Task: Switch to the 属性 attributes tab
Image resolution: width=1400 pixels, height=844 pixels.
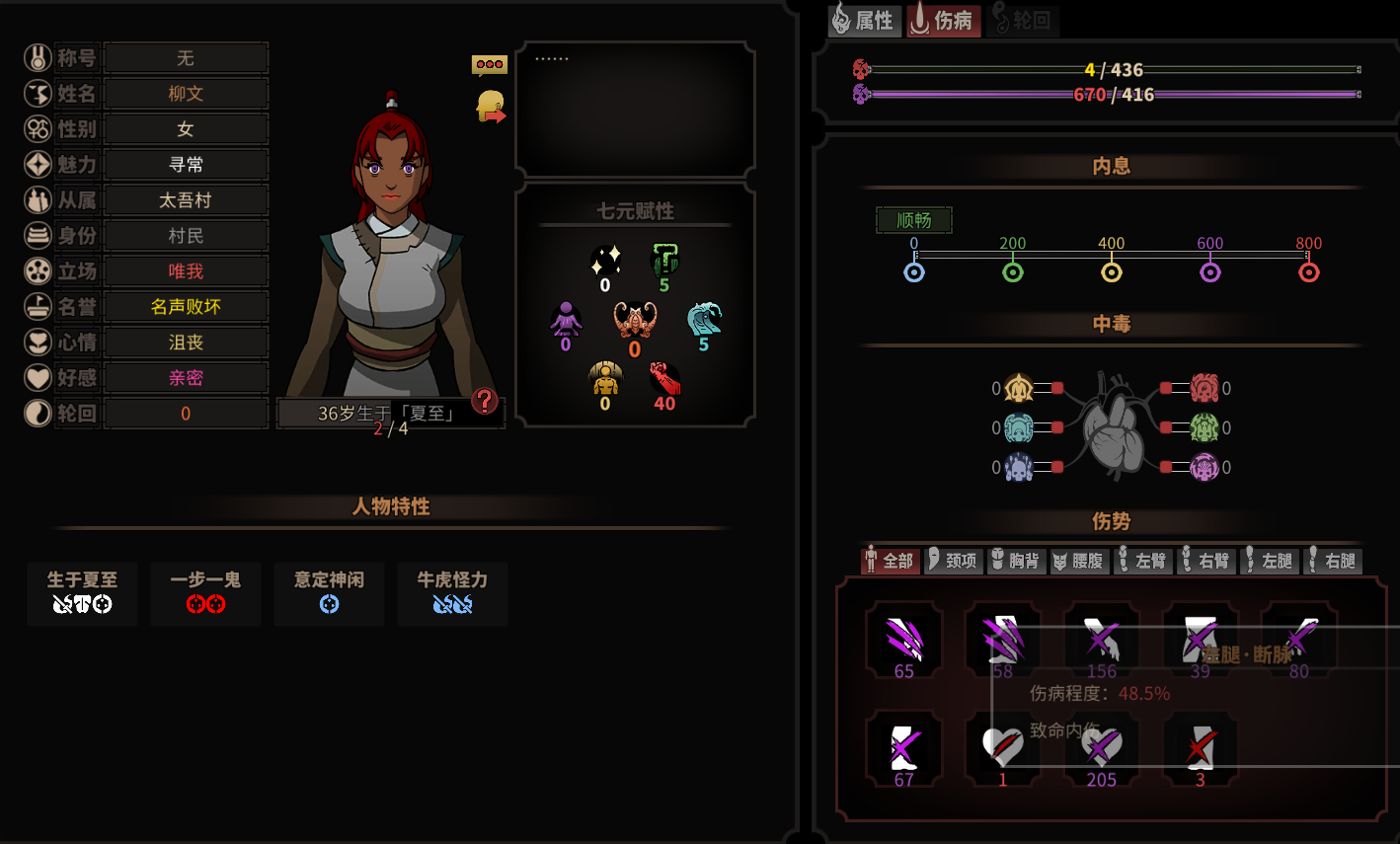Action: tap(863, 21)
